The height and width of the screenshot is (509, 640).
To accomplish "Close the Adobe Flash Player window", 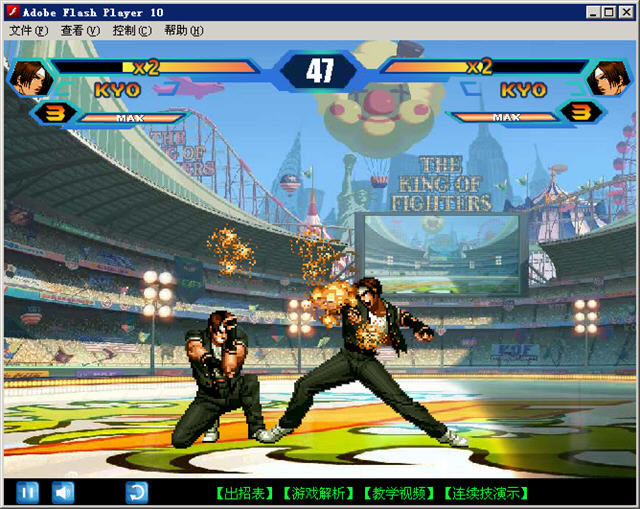I will click(627, 12).
